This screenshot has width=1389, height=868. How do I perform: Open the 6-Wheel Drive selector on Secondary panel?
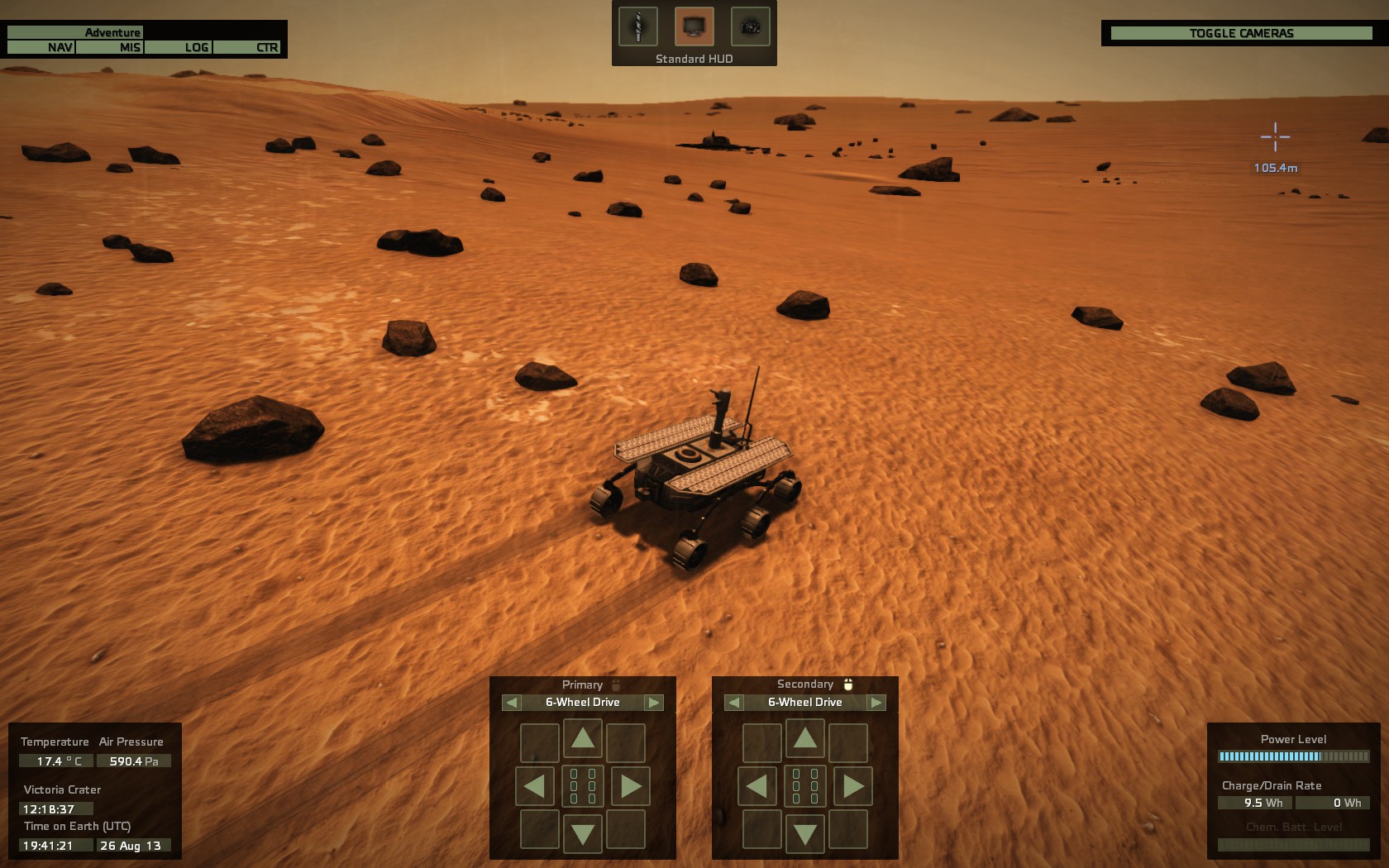tap(804, 702)
